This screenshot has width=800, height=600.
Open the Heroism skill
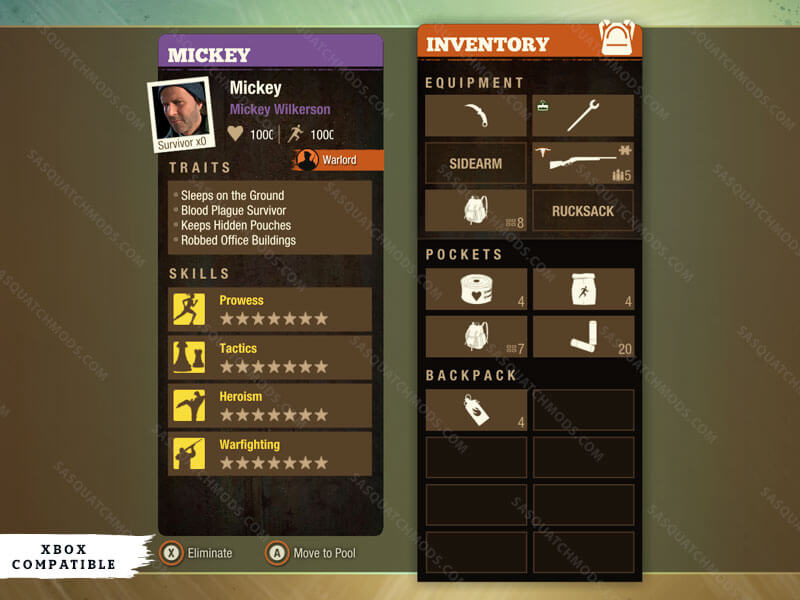tap(270, 406)
